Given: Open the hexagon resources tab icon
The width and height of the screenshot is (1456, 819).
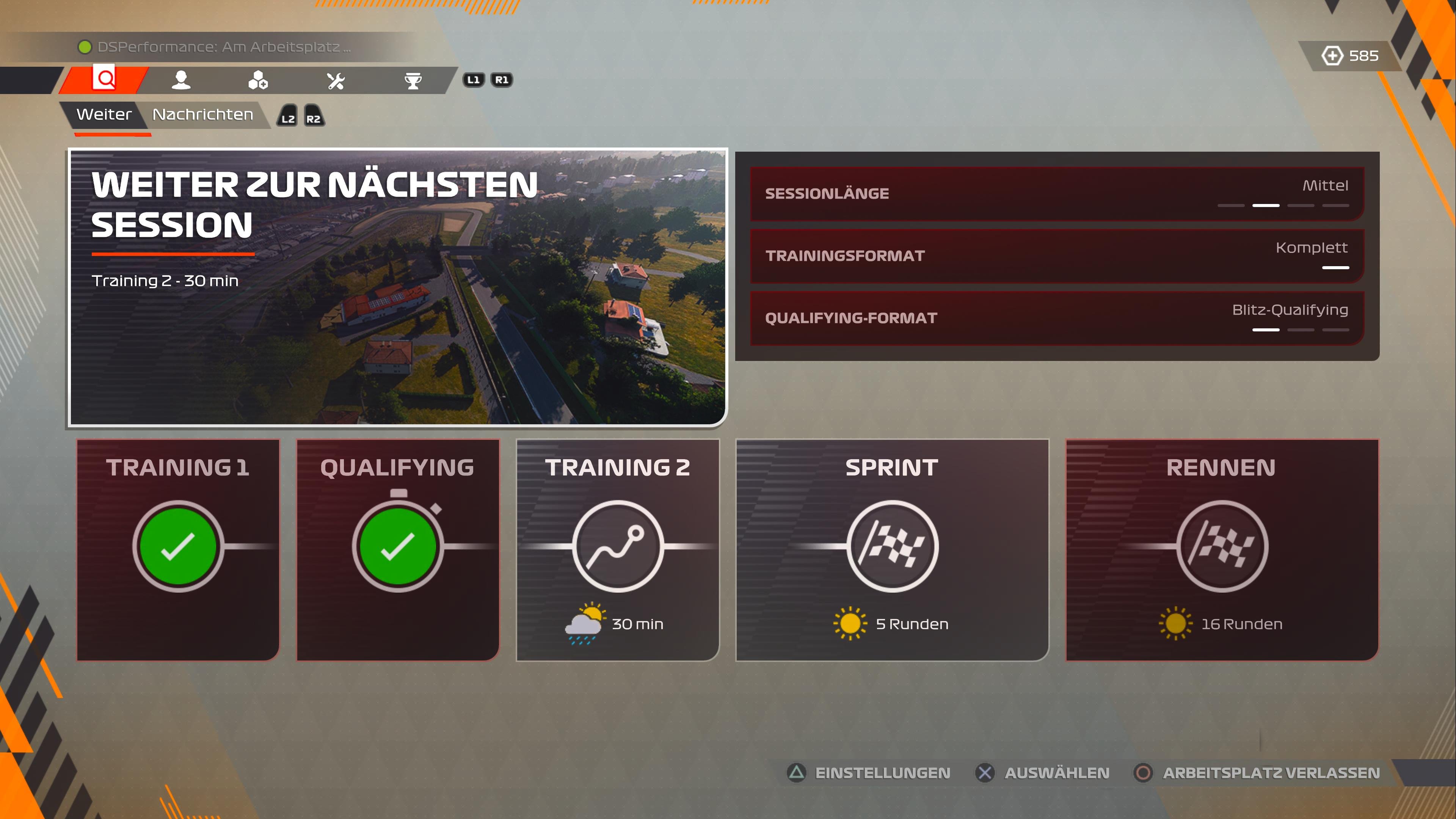Looking at the screenshot, I should point(258,80).
